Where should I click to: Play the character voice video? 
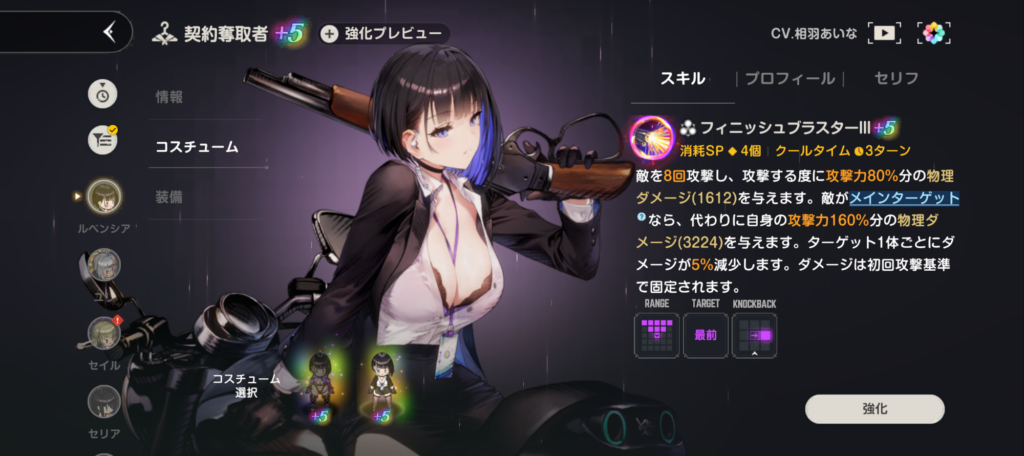click(x=884, y=33)
